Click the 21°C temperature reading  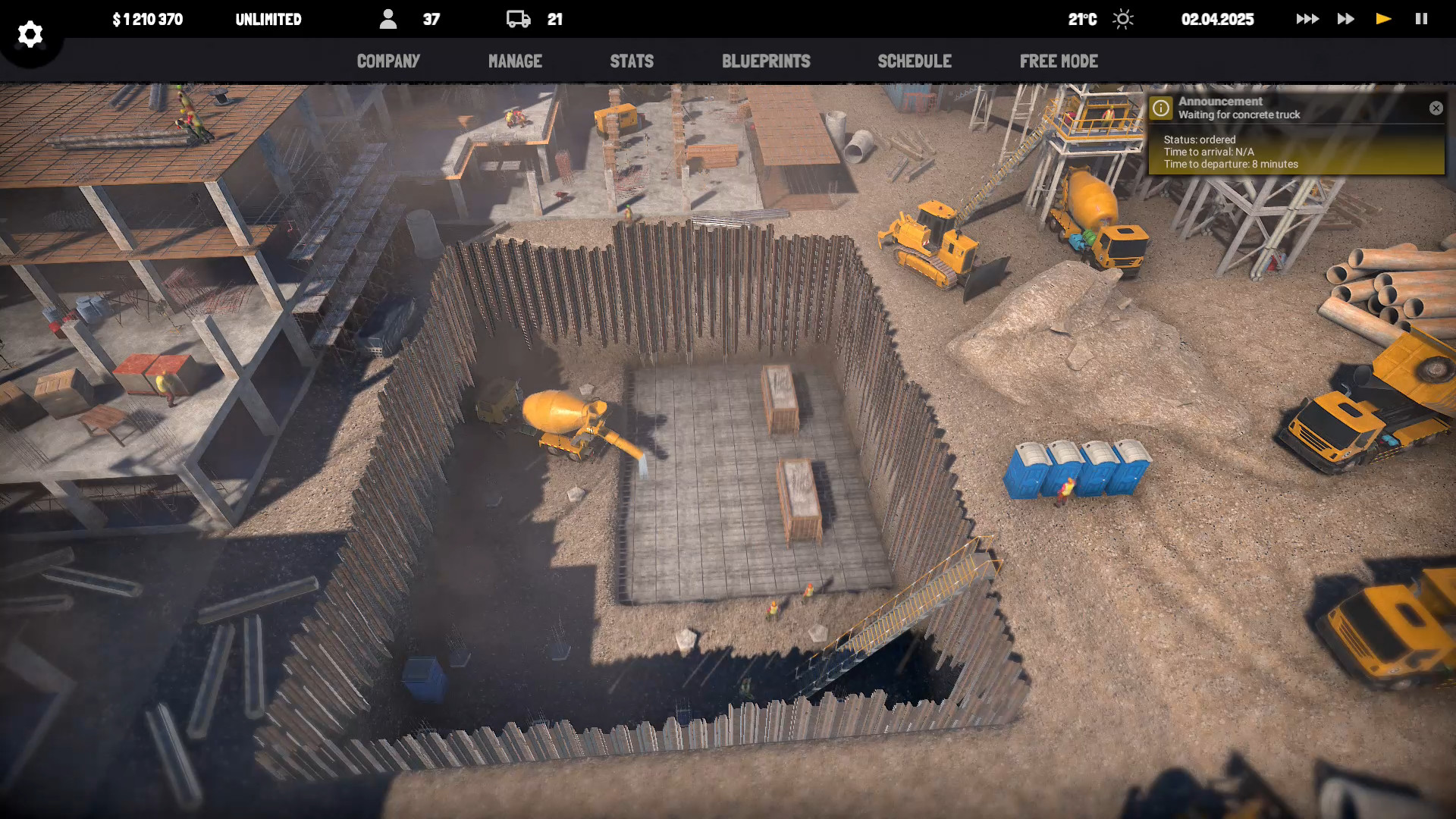(1081, 19)
